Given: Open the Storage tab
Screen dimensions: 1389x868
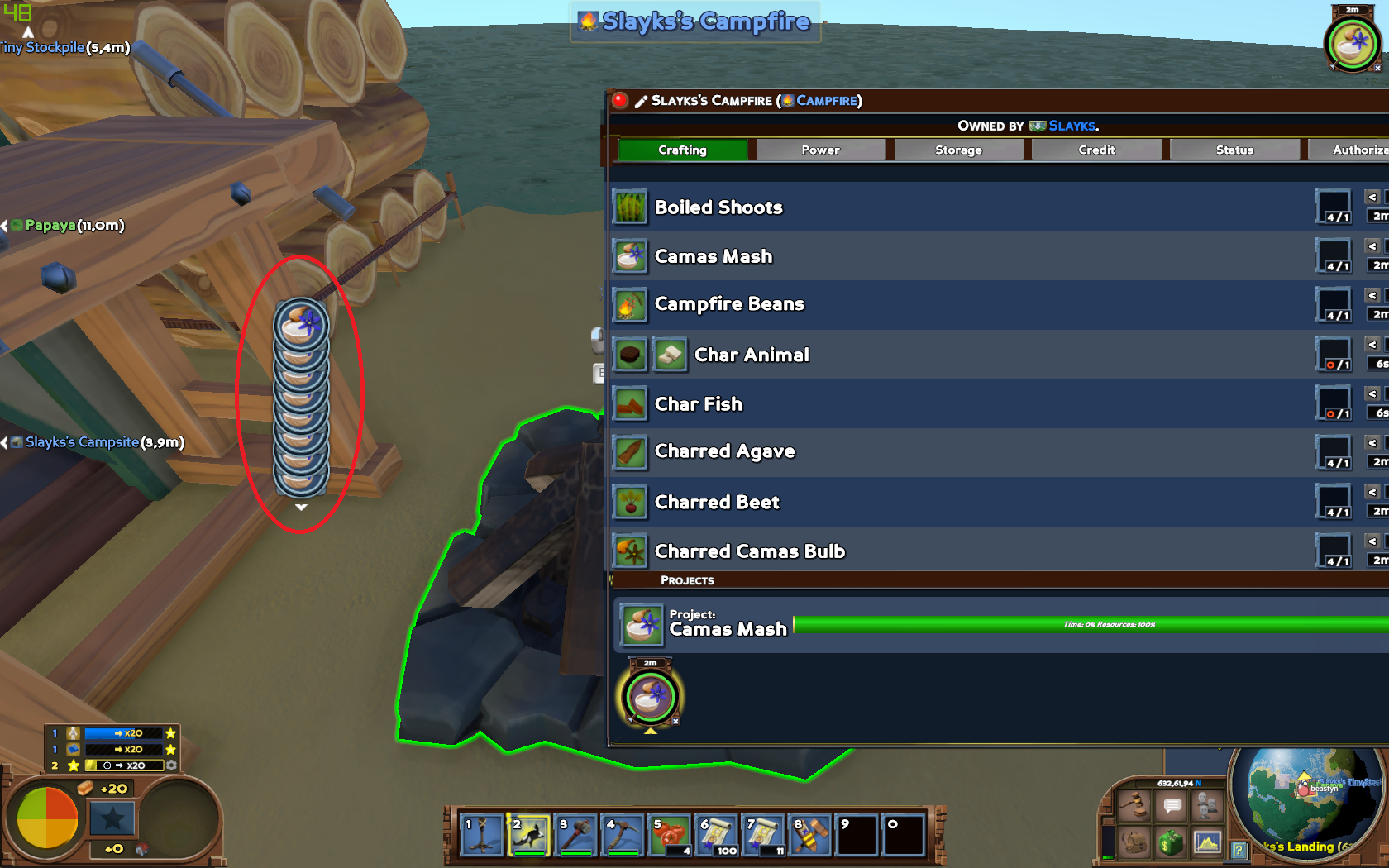Looking at the screenshot, I should [x=958, y=149].
